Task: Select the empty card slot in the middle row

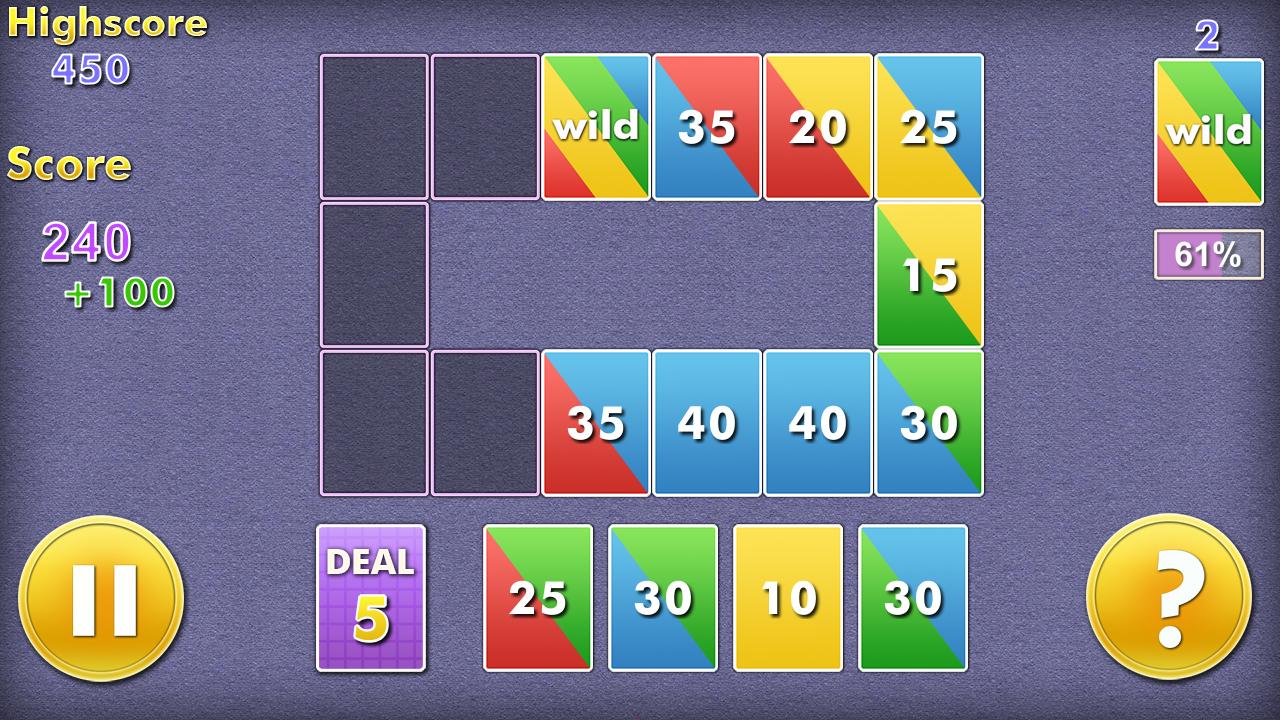Action: click(x=374, y=273)
